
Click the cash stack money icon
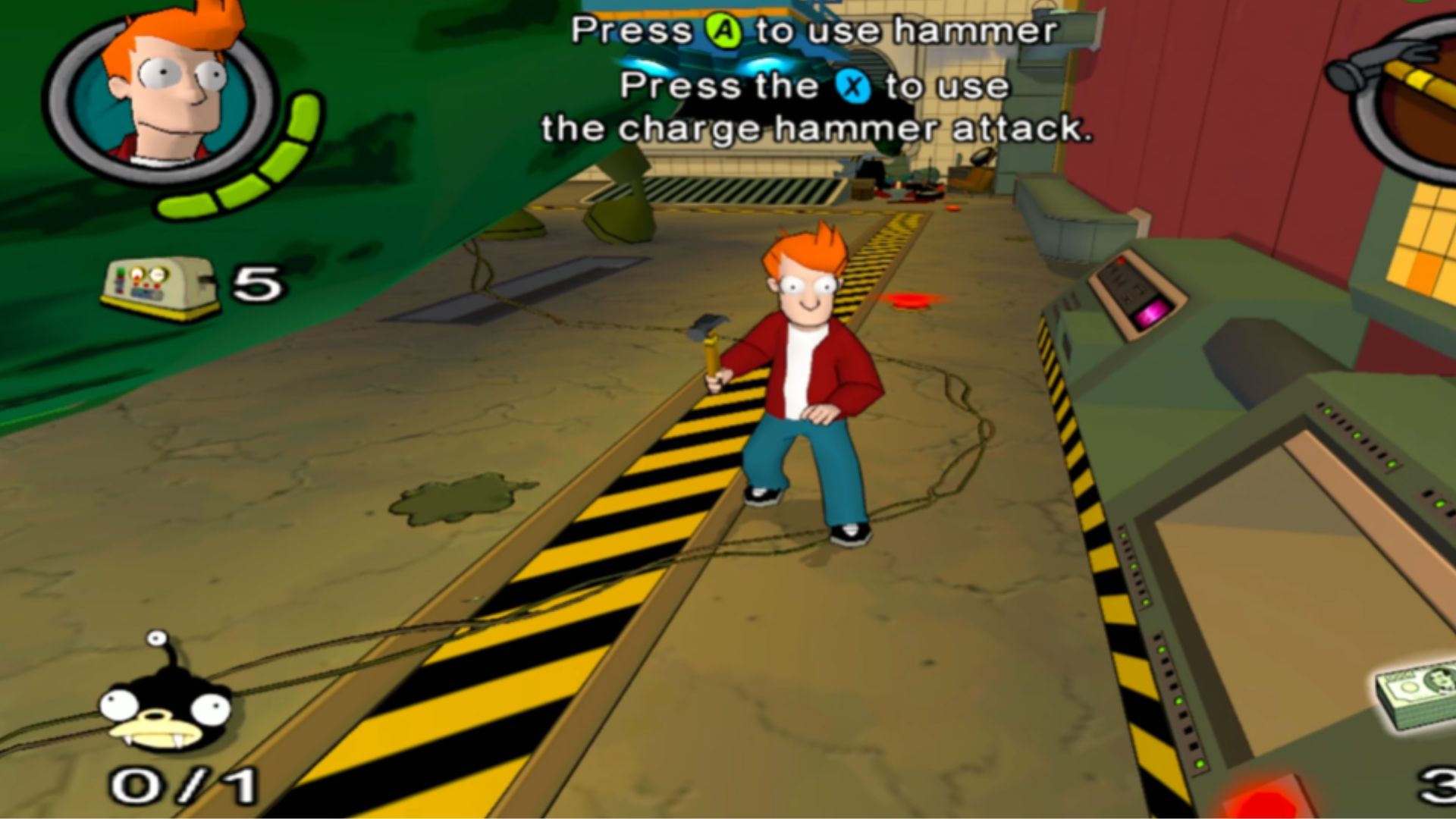(x=1417, y=695)
